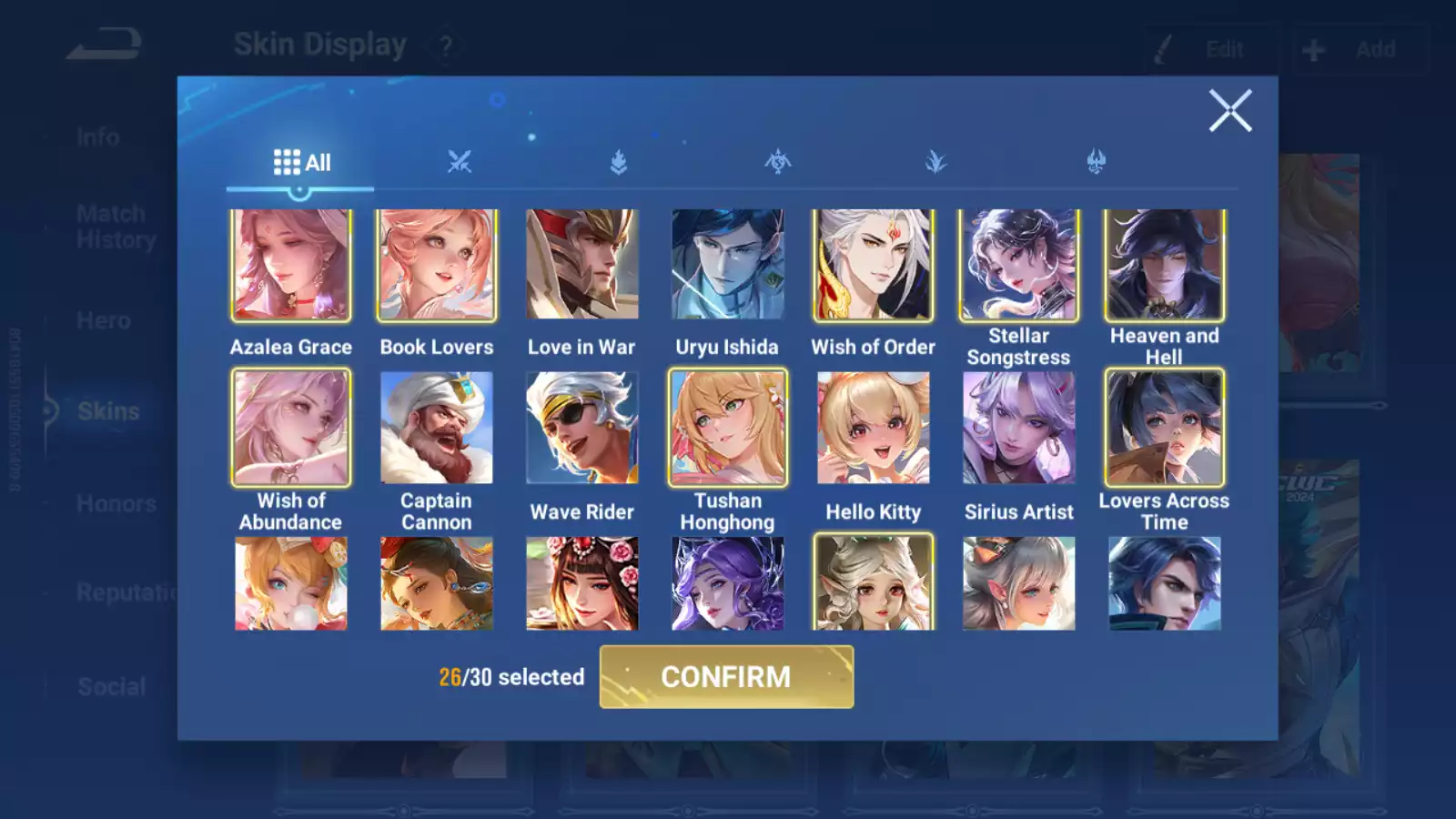Pick the Love in War skin

click(582, 265)
